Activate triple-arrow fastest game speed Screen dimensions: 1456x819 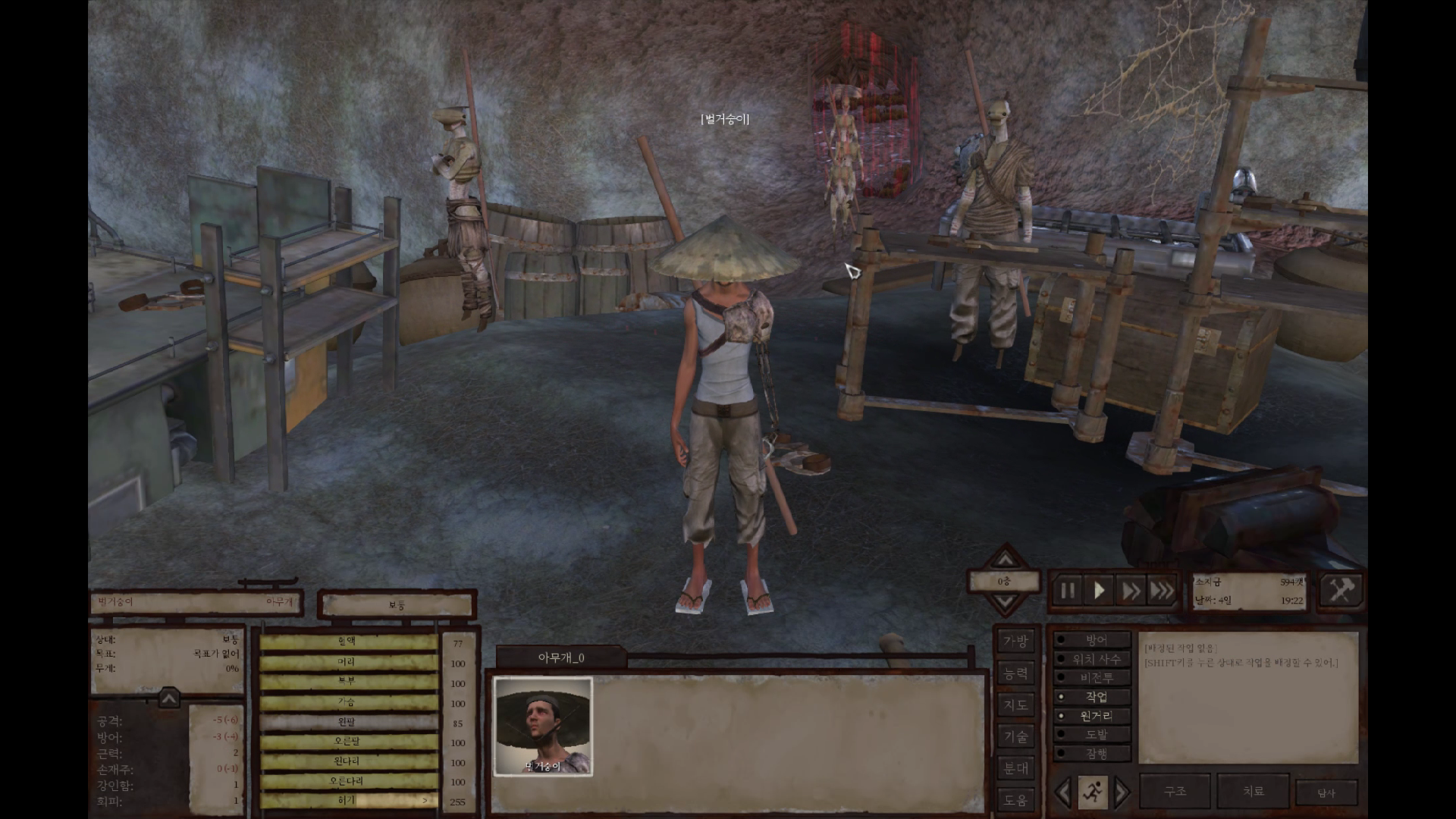[x=1162, y=591]
